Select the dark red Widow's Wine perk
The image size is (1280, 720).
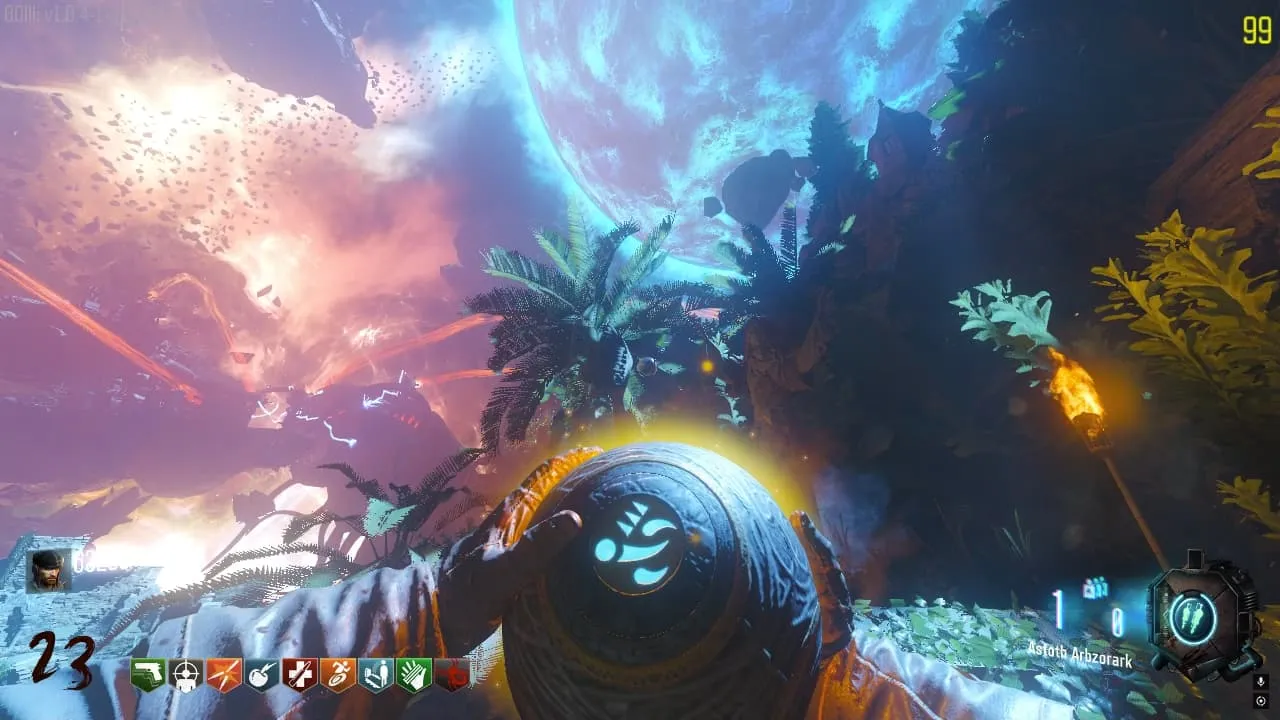tap(452, 675)
